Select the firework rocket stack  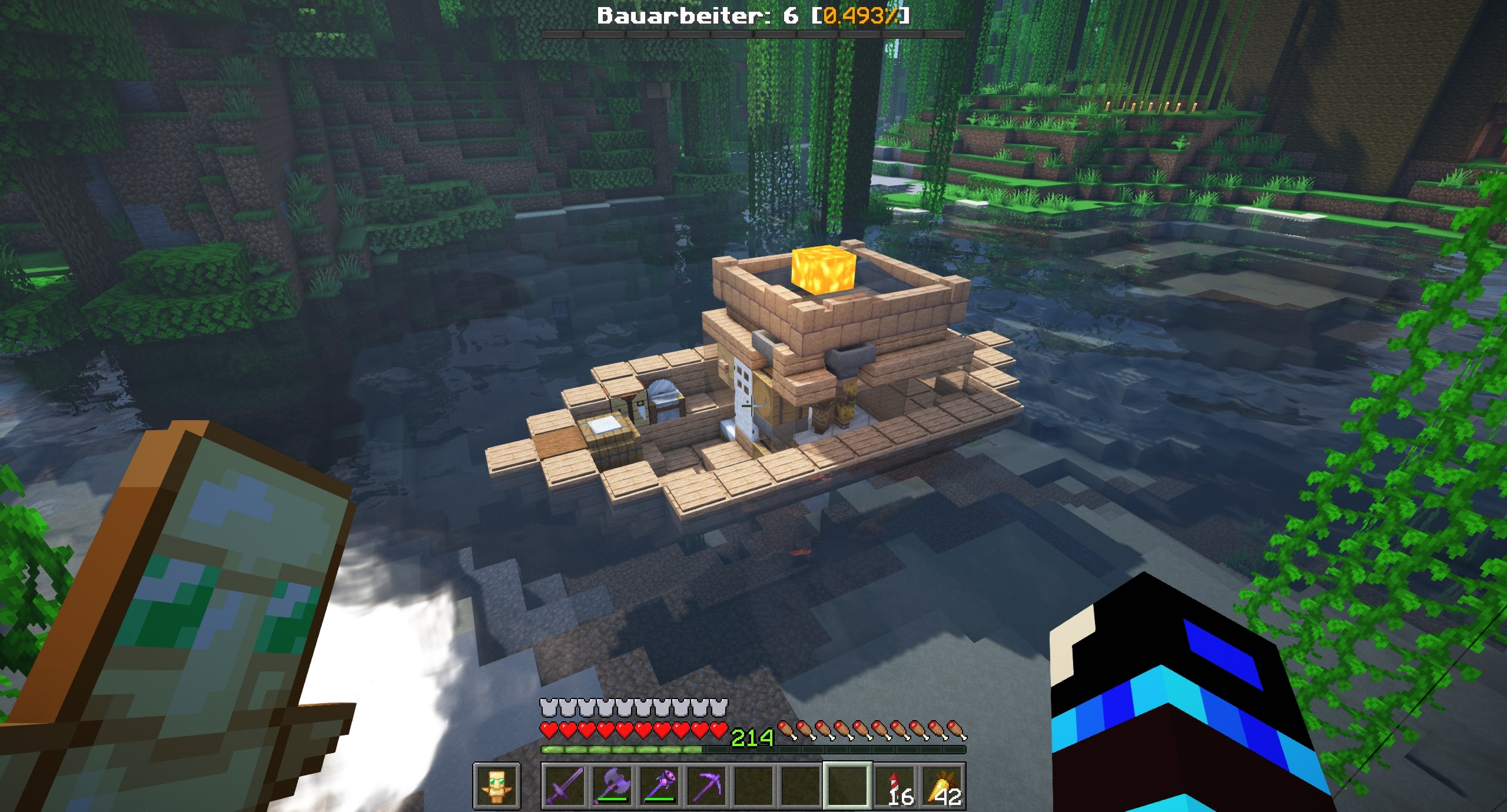(x=895, y=786)
